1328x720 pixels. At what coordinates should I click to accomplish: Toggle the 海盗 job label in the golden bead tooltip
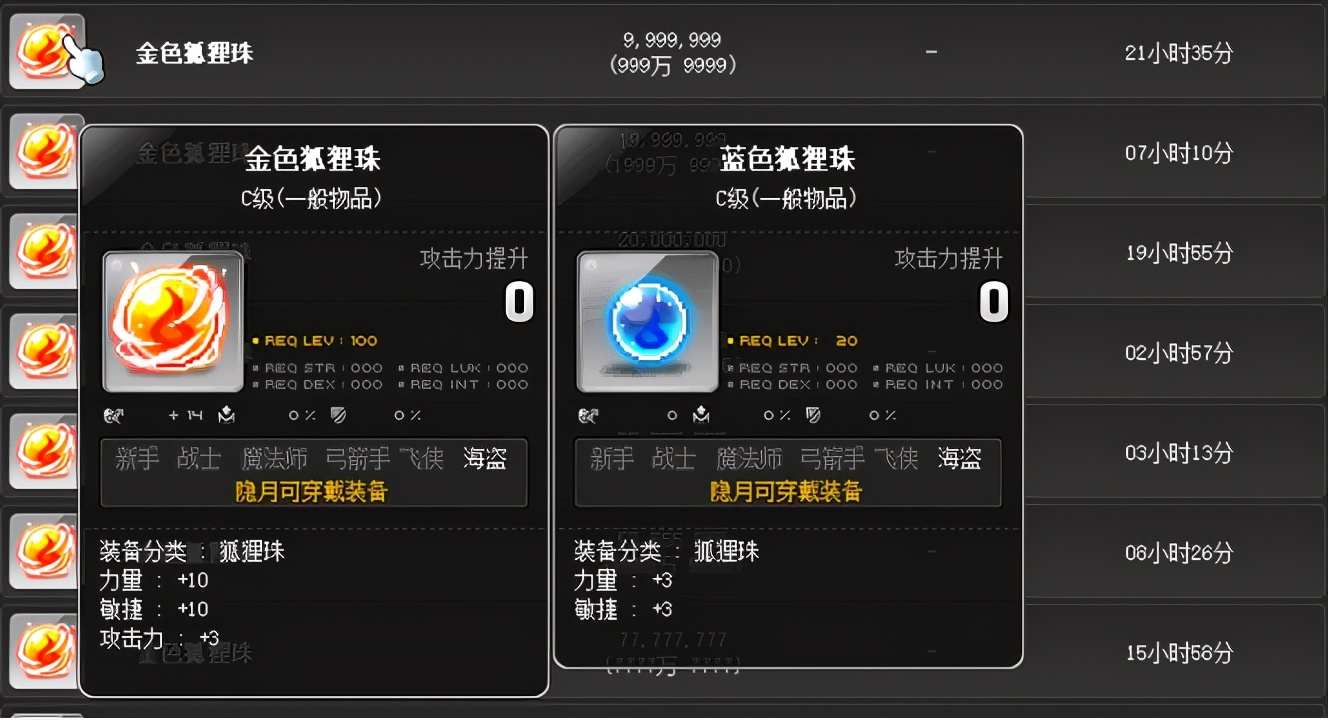coord(487,458)
